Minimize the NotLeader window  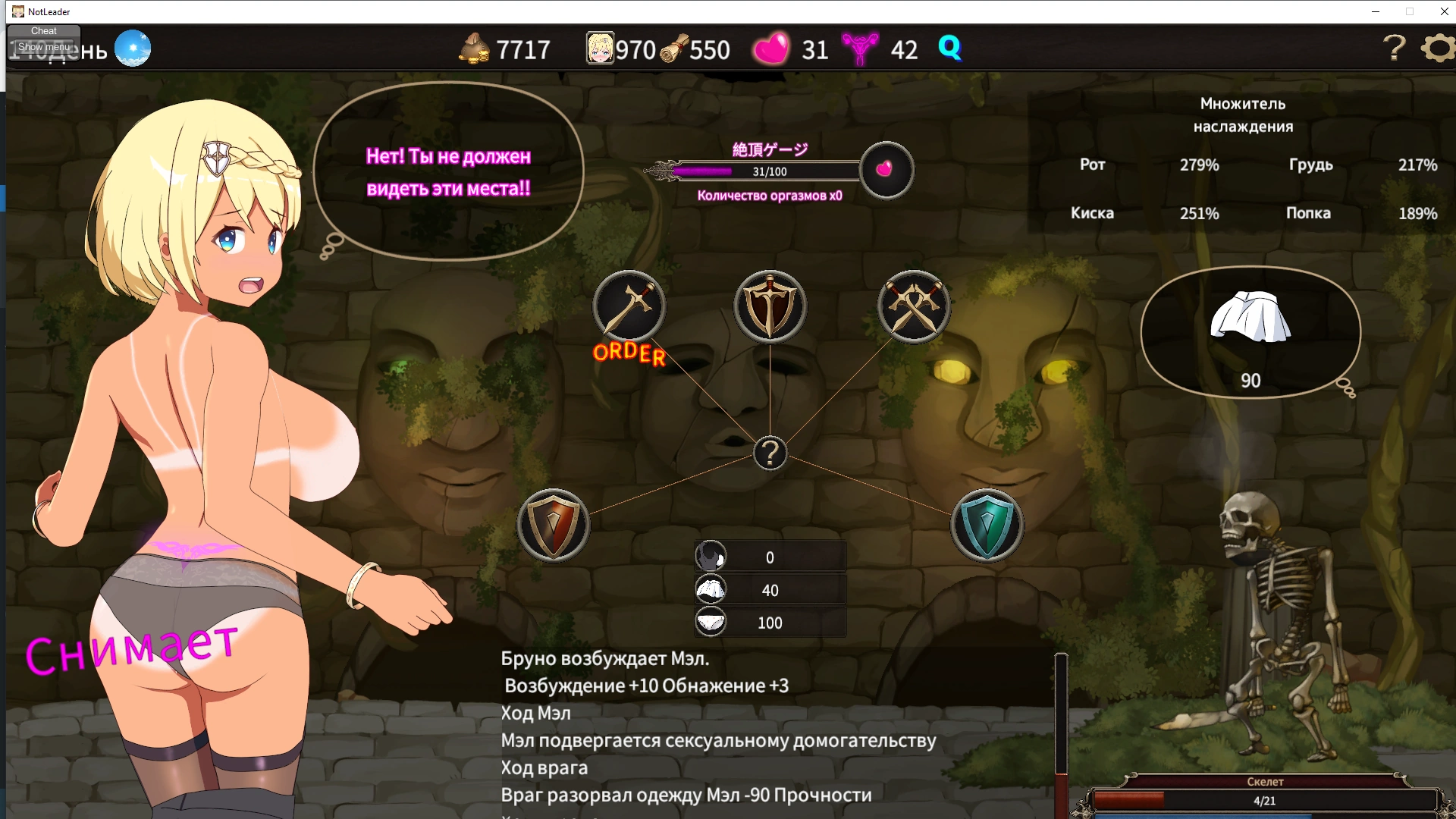tap(1375, 11)
